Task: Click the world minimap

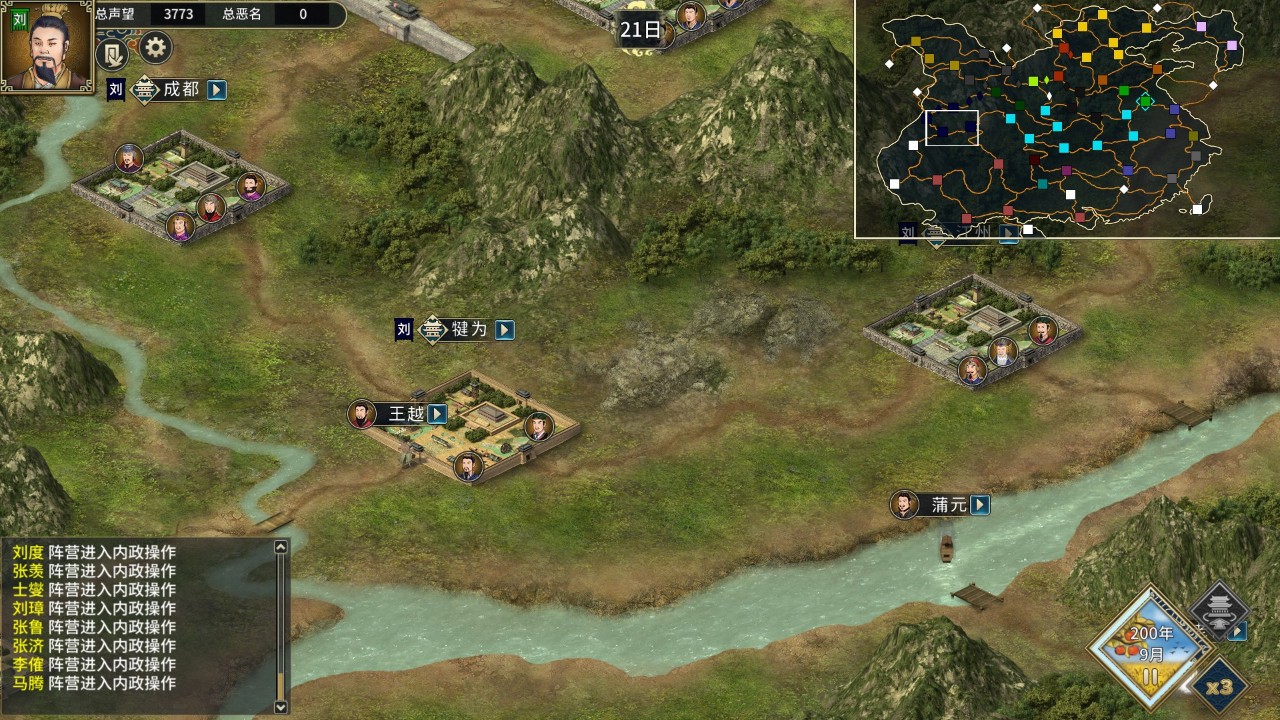Action: (x=1067, y=118)
